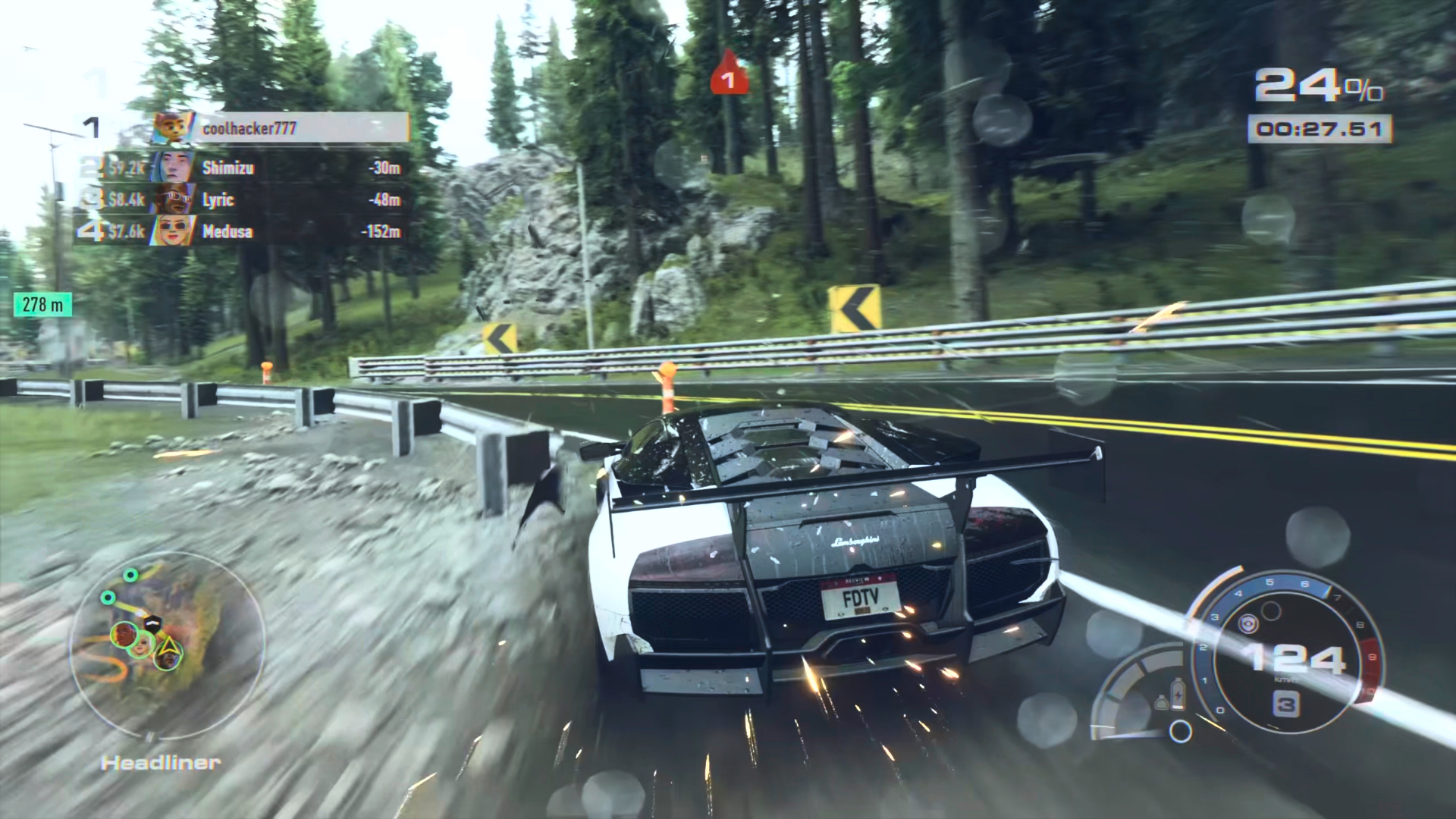Toggle the player direction arrow on the minimap
This screenshot has width=1456, height=819.
[171, 646]
